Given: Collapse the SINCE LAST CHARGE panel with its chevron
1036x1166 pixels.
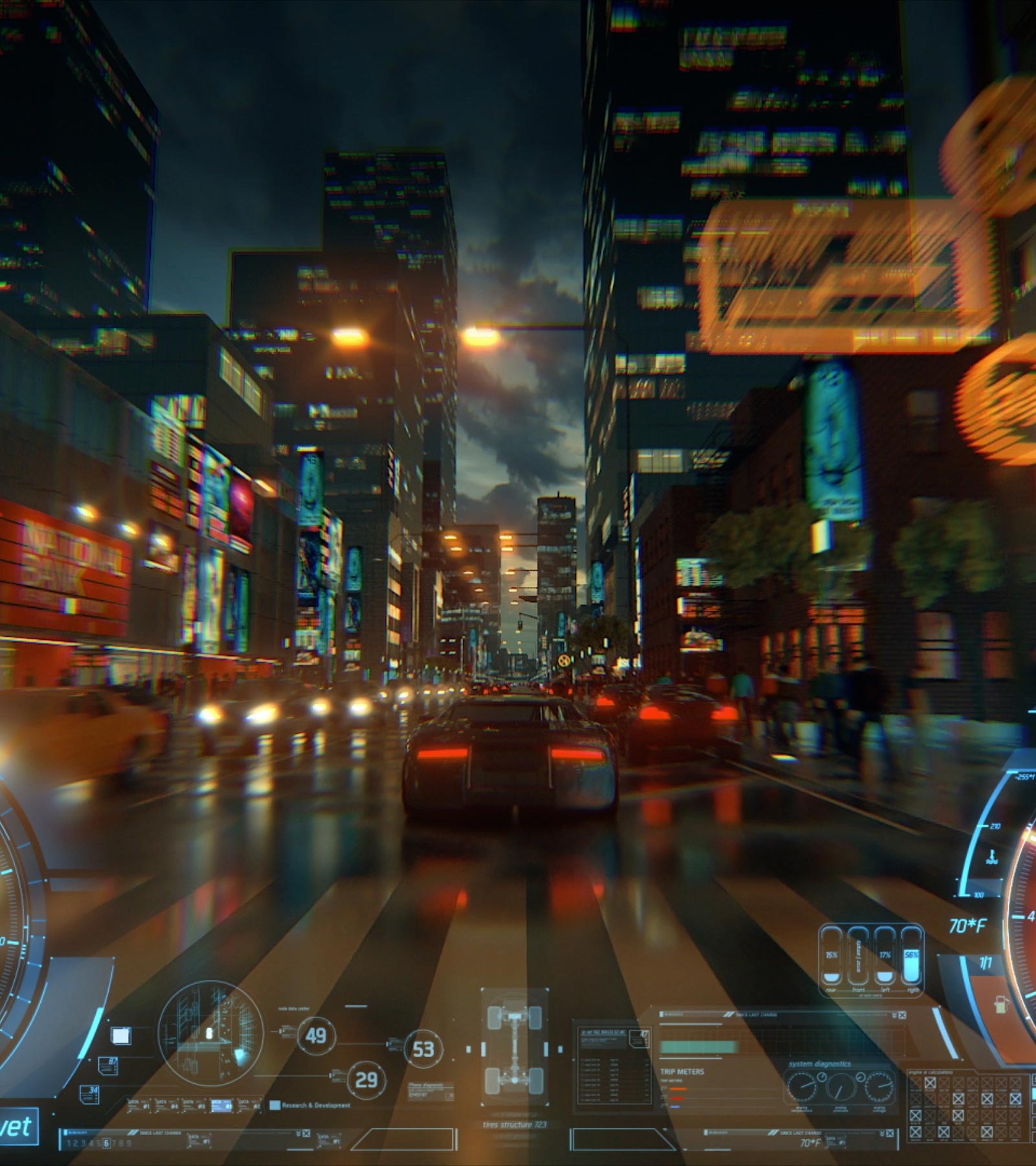Looking at the screenshot, I should point(894,1014).
